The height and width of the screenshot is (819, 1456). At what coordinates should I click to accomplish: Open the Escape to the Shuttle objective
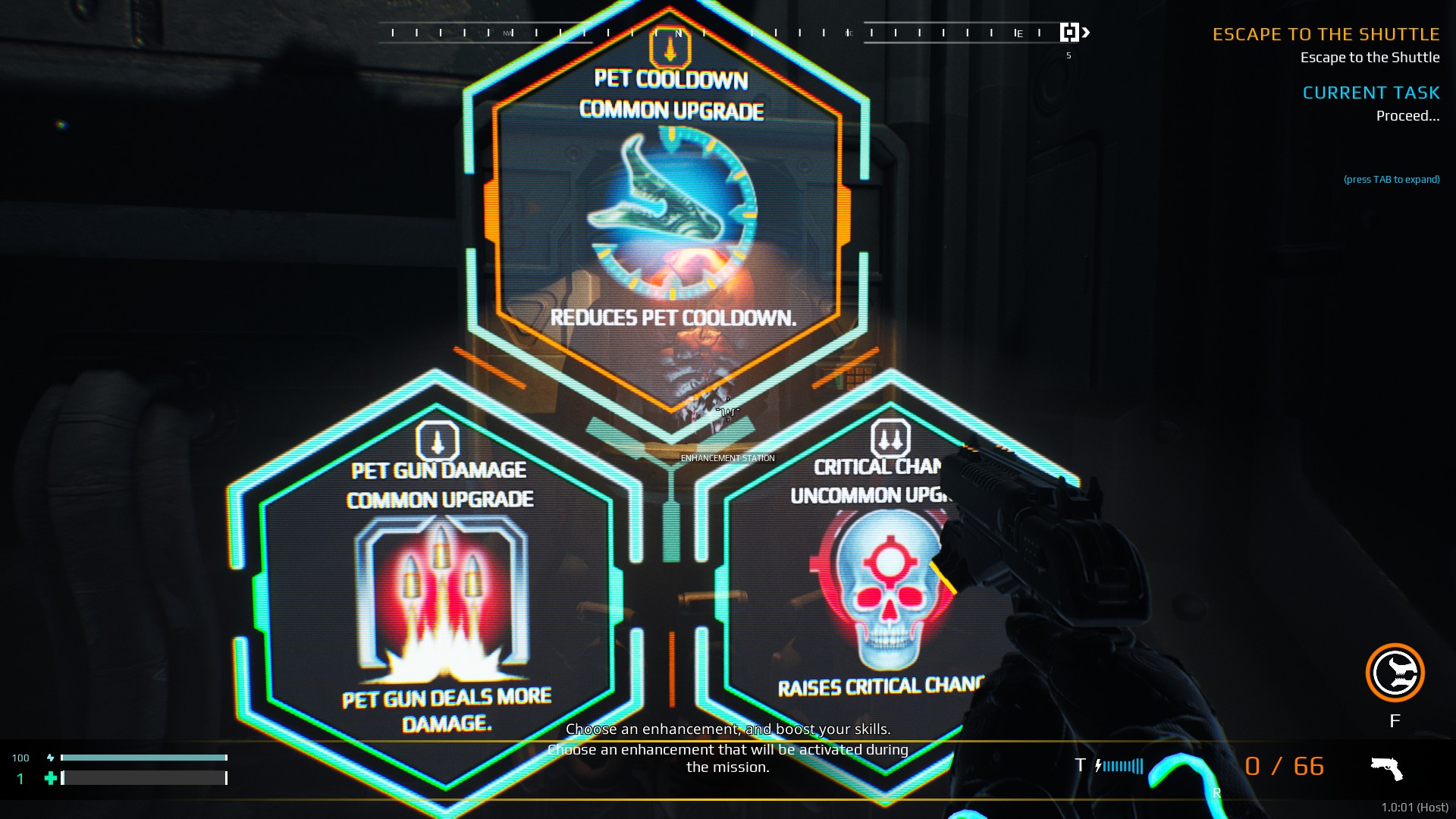tap(1325, 35)
